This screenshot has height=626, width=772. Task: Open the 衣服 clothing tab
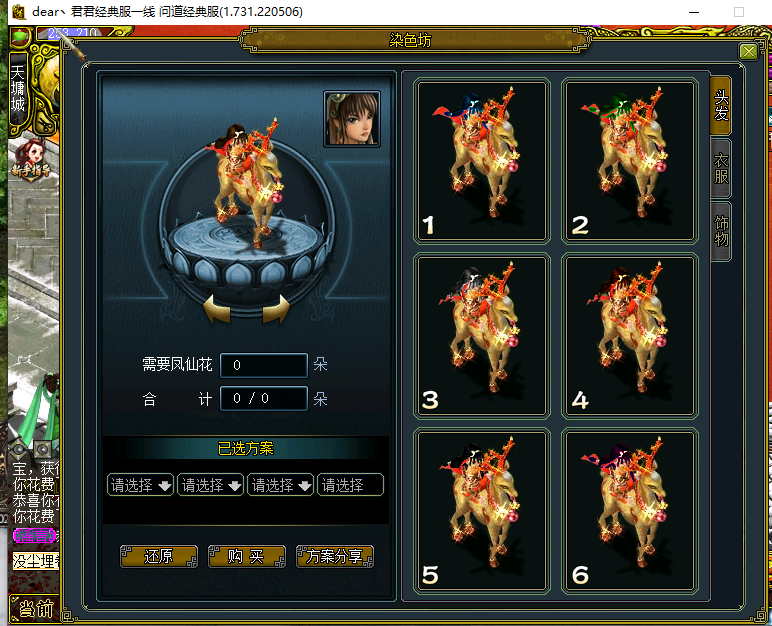pos(721,168)
